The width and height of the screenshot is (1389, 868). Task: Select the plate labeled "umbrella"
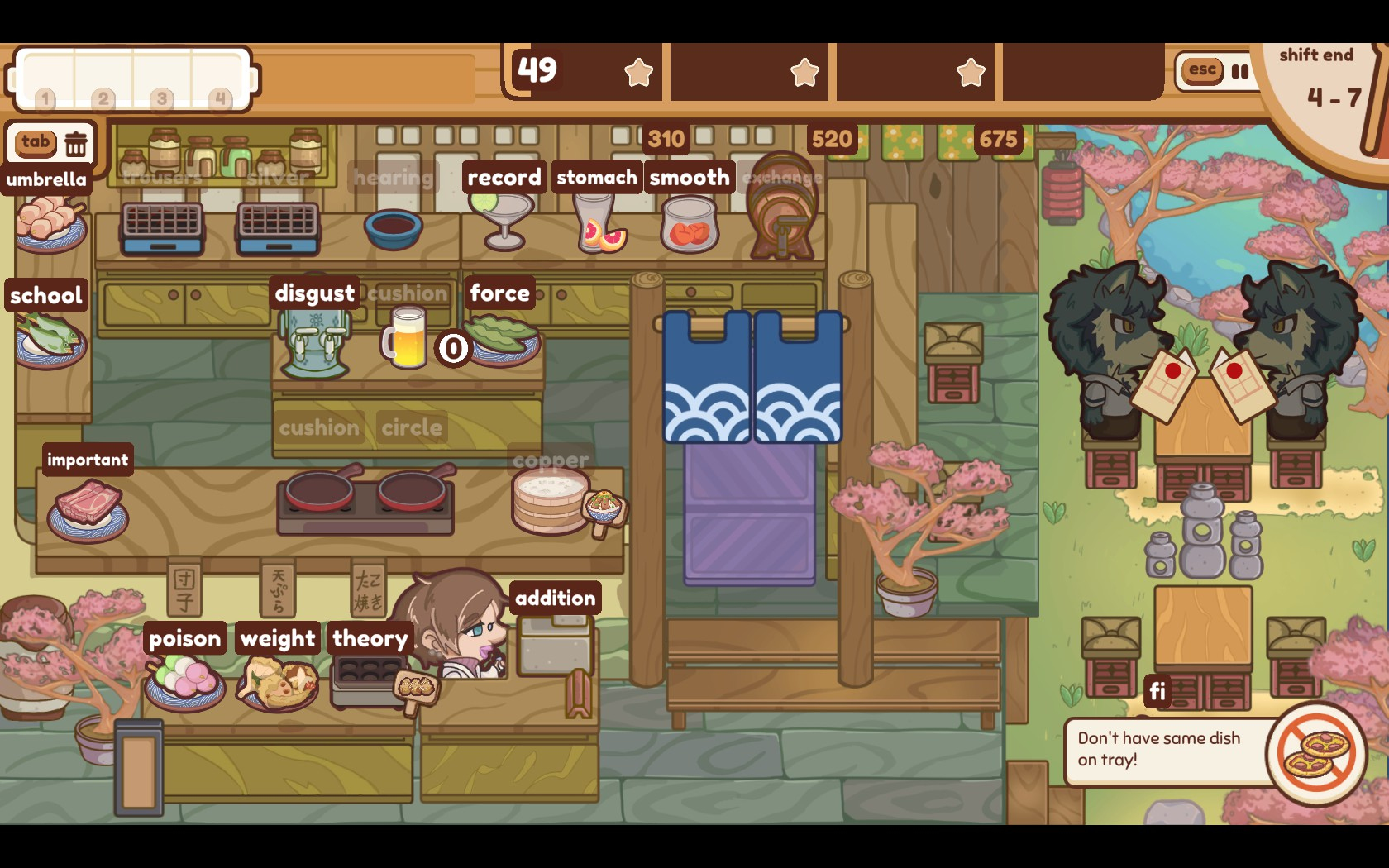point(50,223)
